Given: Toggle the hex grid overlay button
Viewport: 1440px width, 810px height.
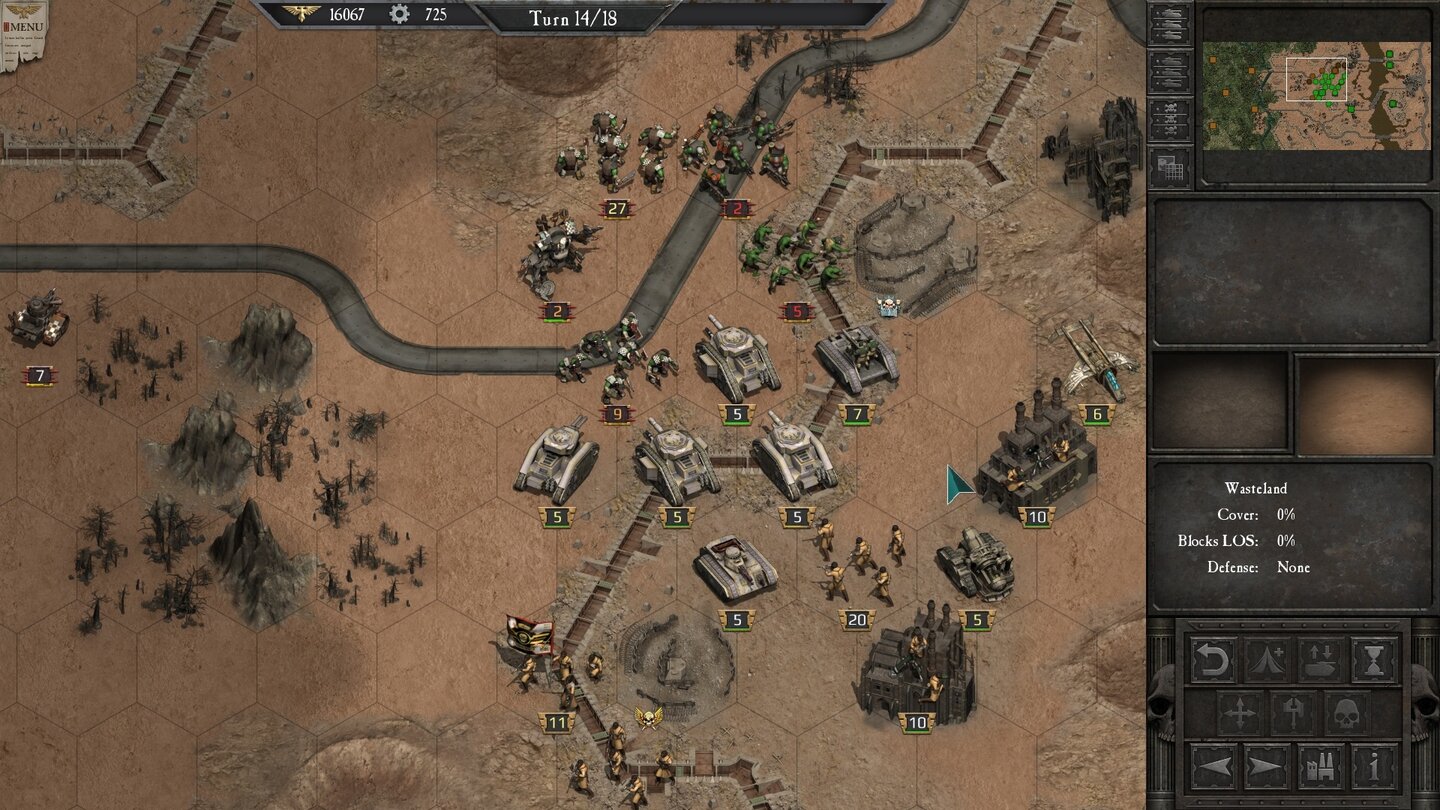Looking at the screenshot, I should tap(1170, 168).
